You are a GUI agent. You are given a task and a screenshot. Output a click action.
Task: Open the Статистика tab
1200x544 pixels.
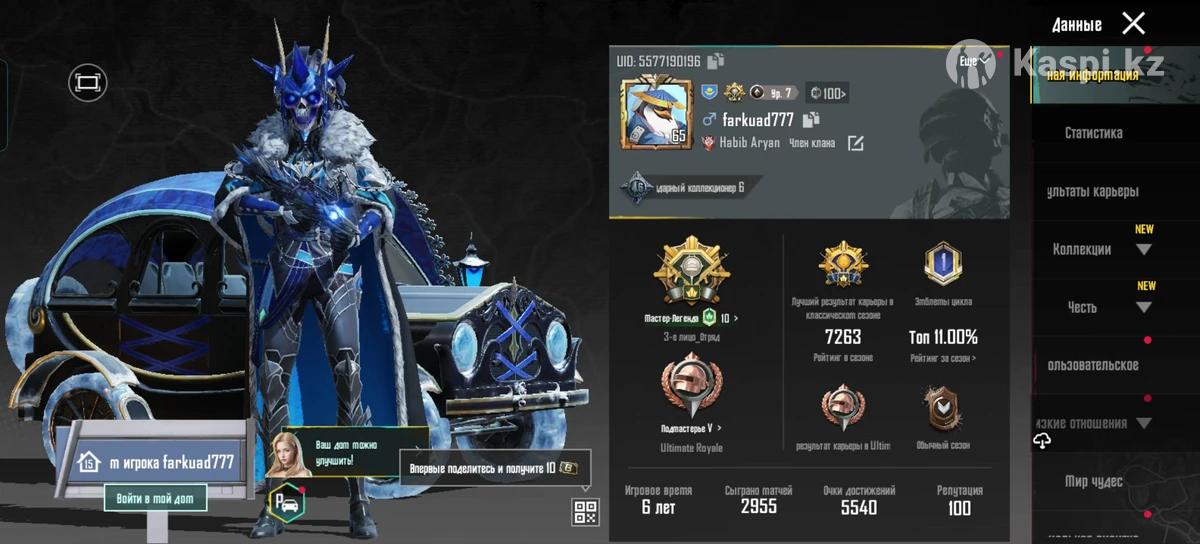[x=1093, y=133]
